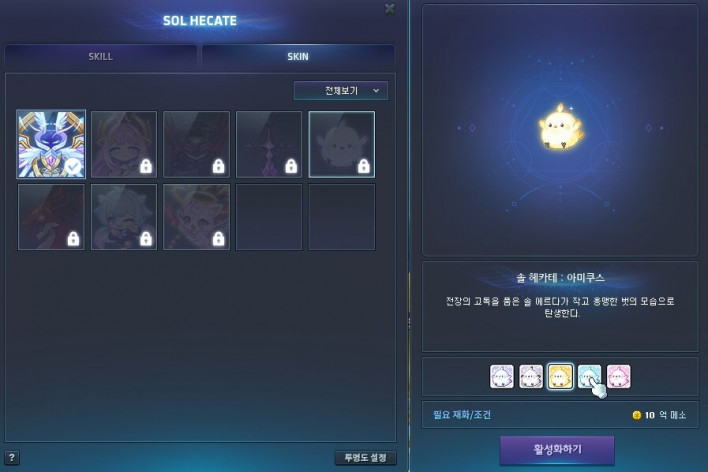Expand the 전체보기 filter dropdown
Viewport: 708px width, 472px height.
(x=341, y=91)
